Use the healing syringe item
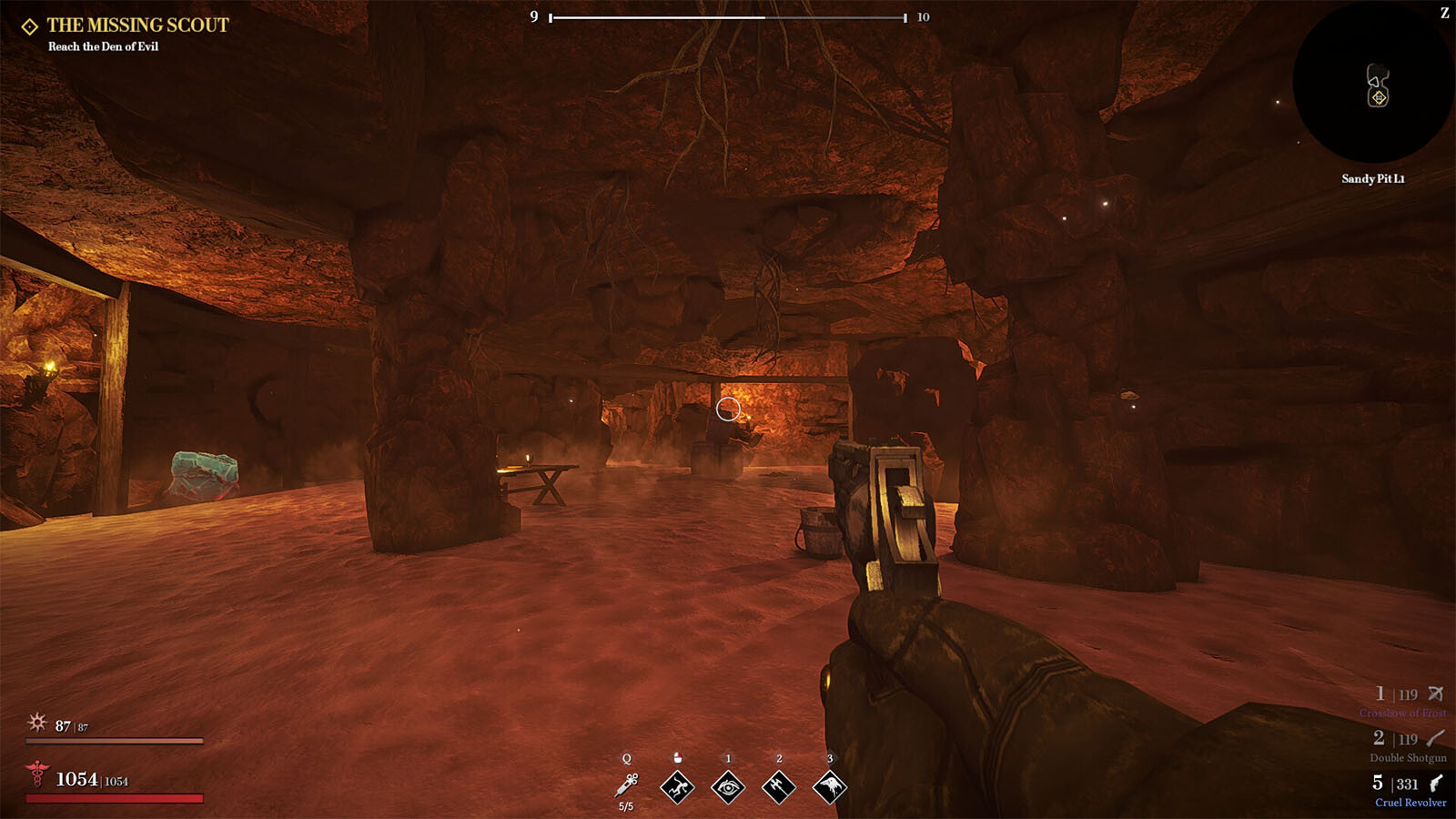The image size is (1456, 819). [x=626, y=785]
